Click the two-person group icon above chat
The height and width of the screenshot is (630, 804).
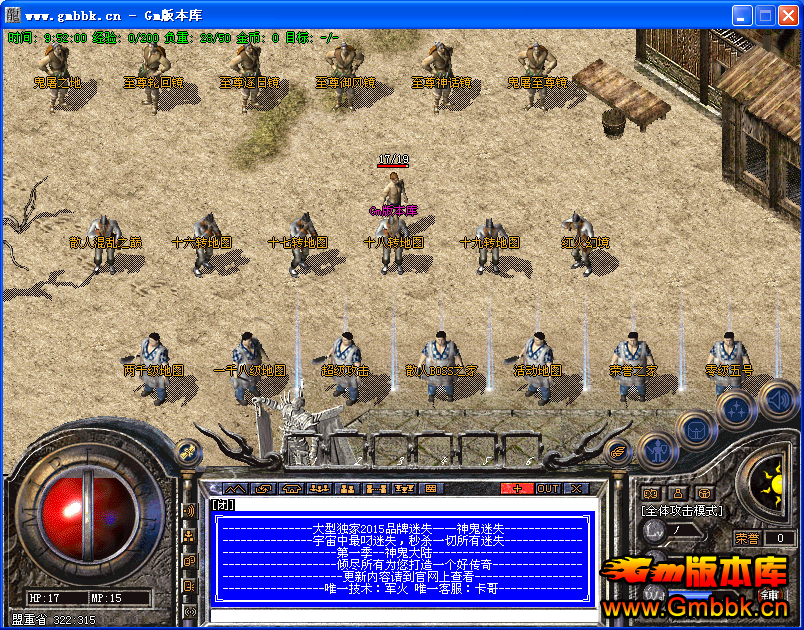tap(348, 488)
